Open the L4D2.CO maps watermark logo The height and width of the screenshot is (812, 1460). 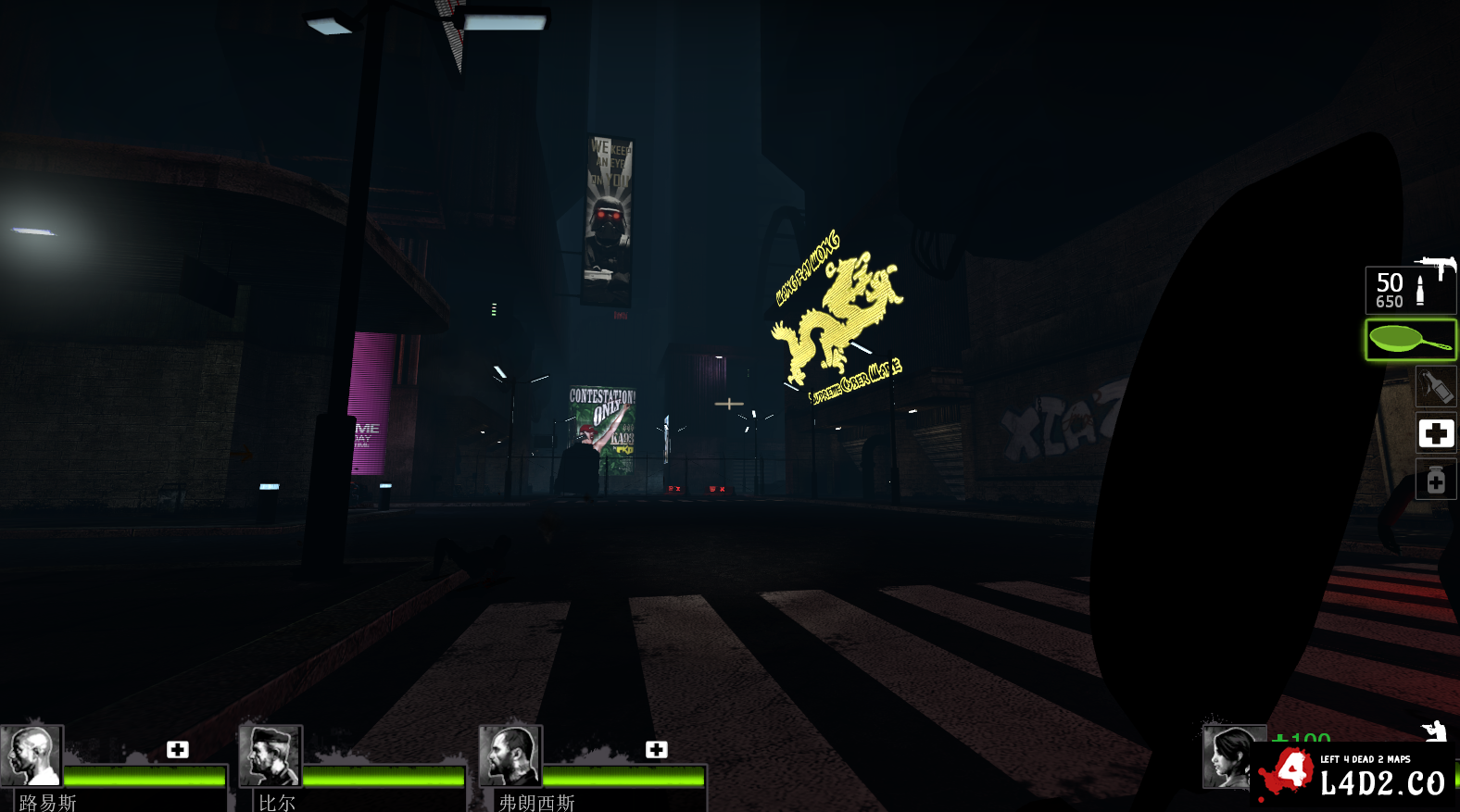click(1354, 774)
